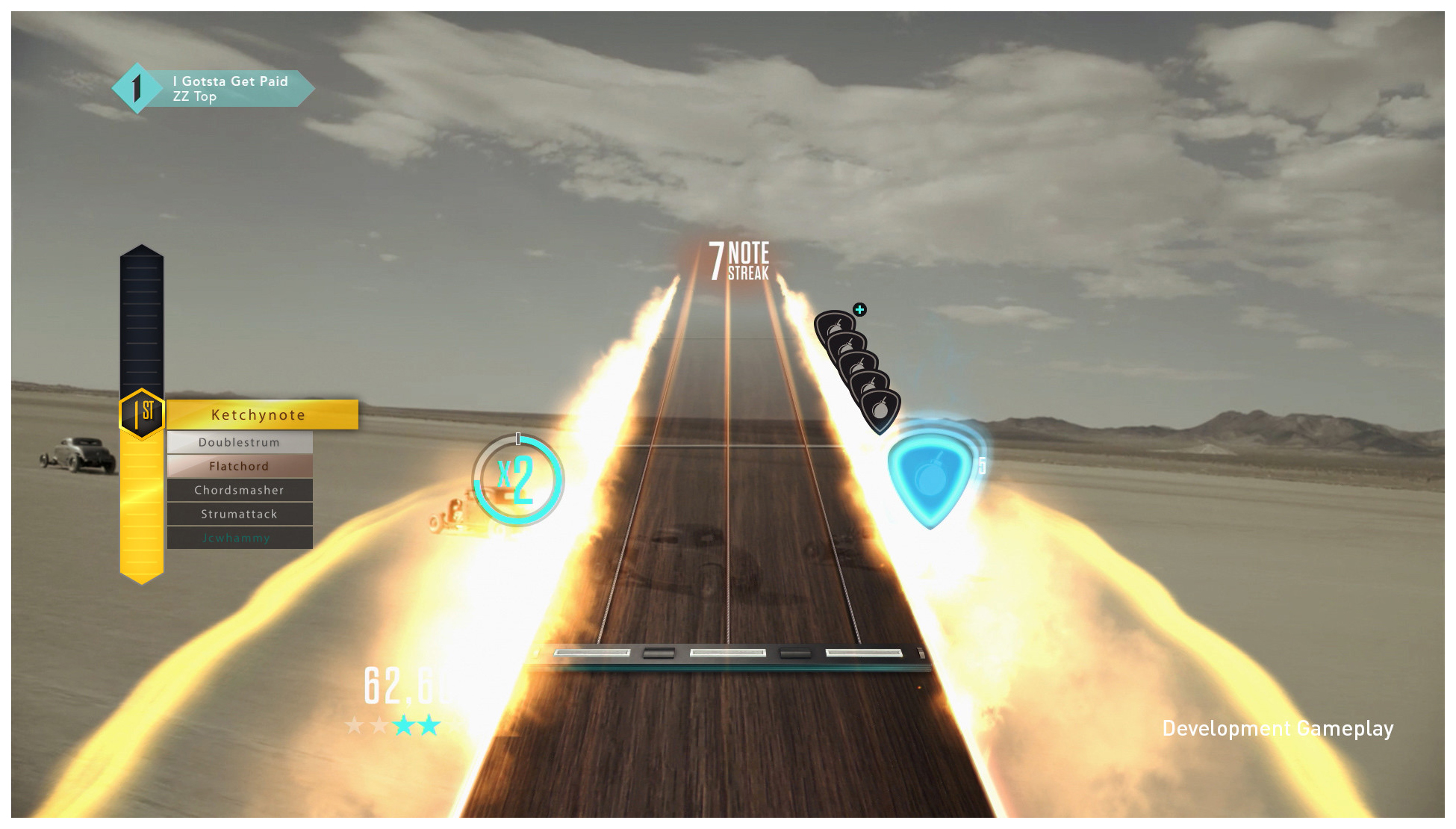
Task: Open the I Gotsta Get Paid song banner
Action: 224,89
